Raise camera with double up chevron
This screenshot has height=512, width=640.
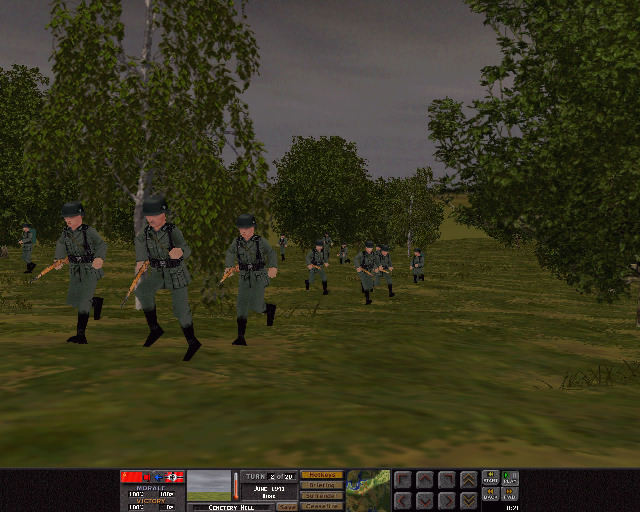pos(468,480)
